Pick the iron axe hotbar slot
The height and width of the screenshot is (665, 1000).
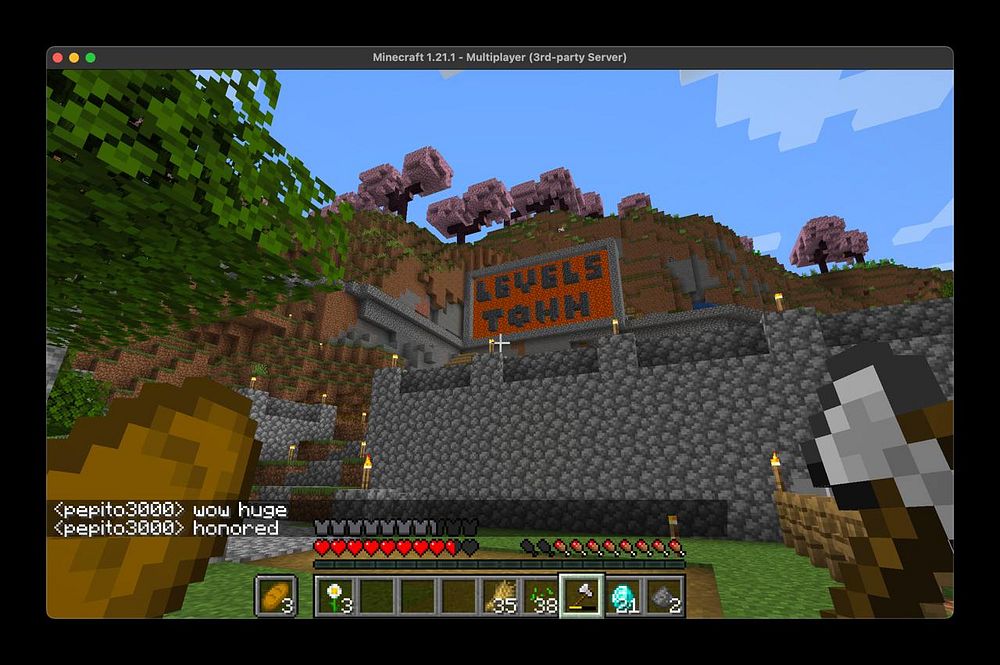(x=582, y=597)
